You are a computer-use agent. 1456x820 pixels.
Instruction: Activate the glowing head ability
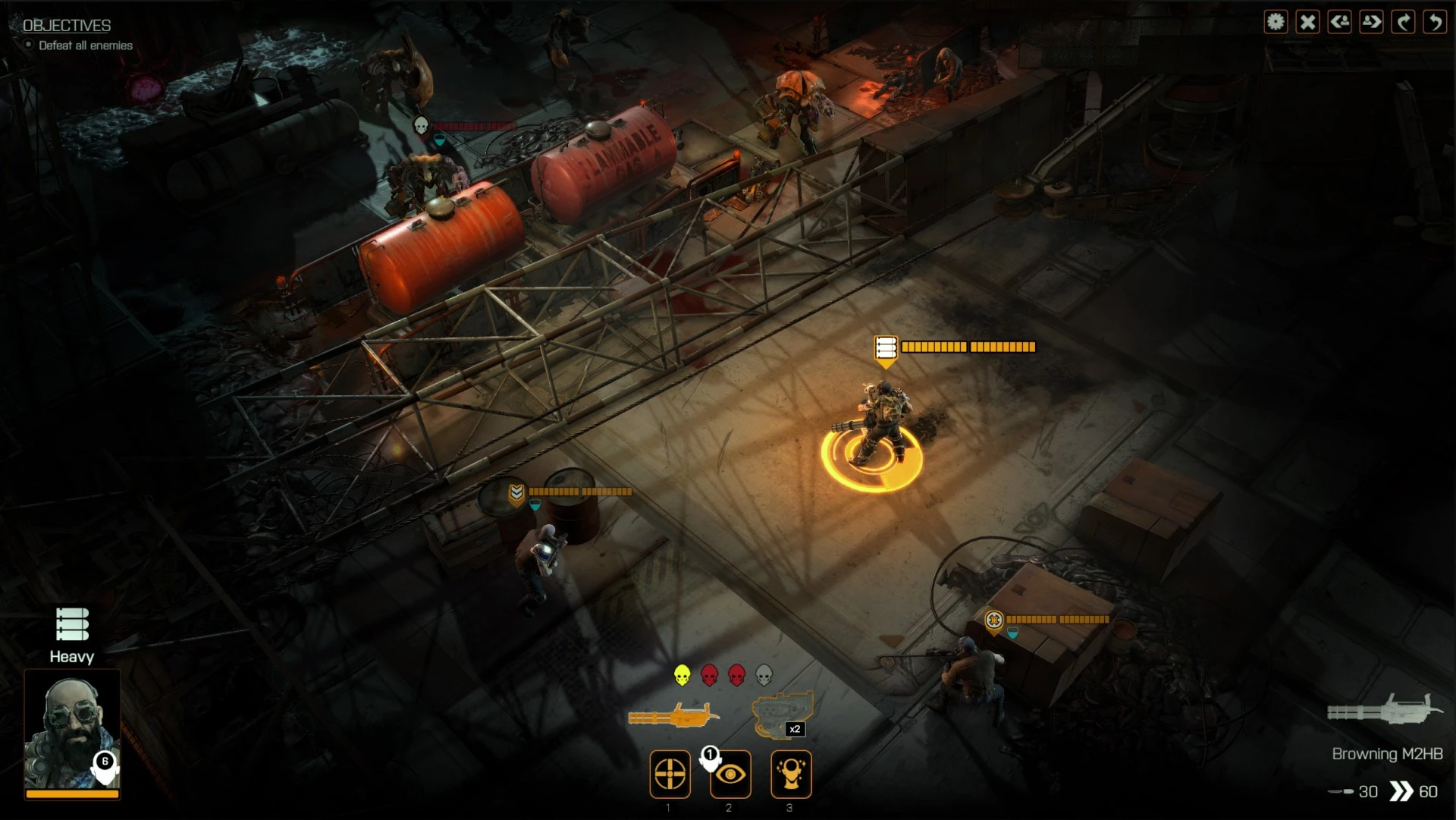tap(791, 774)
